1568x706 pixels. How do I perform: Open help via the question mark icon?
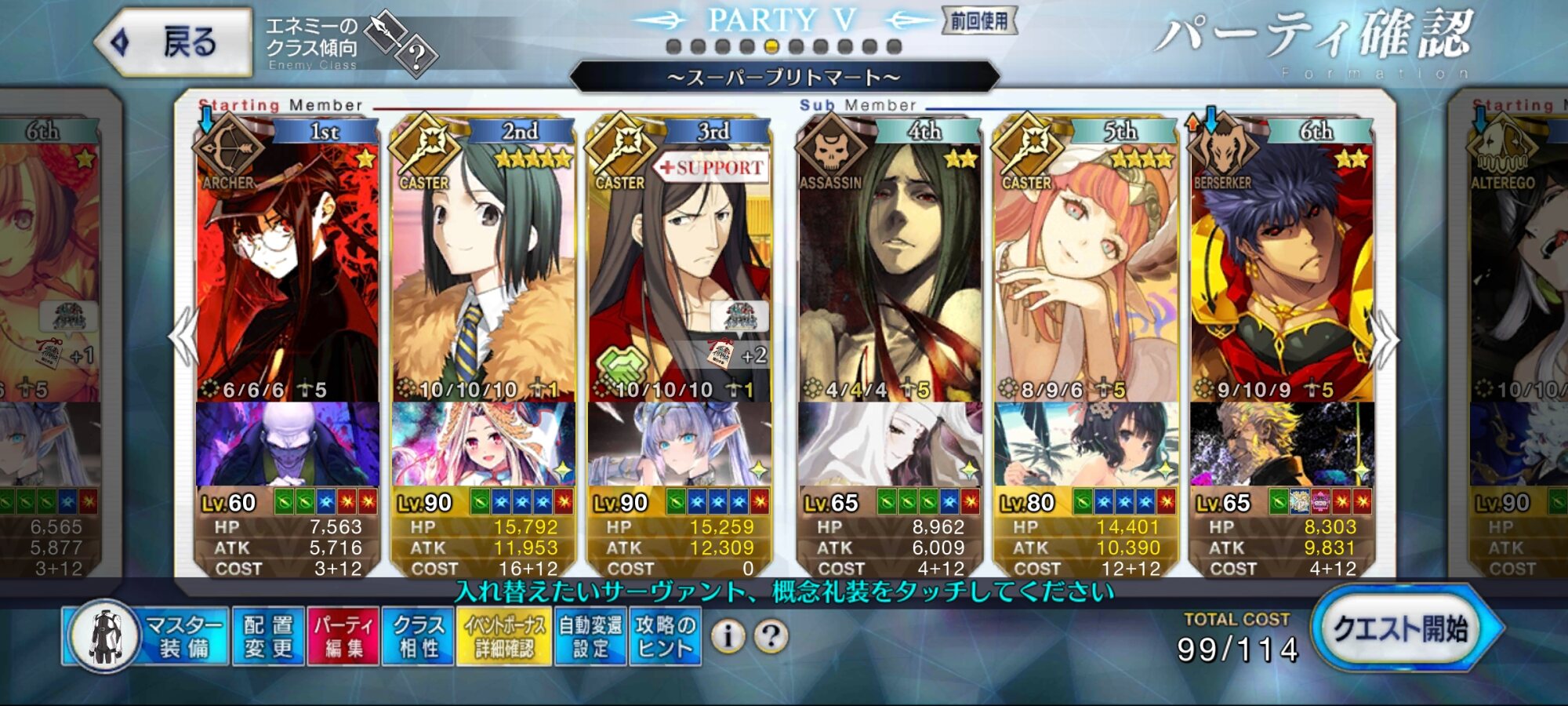pyautogui.click(x=771, y=636)
